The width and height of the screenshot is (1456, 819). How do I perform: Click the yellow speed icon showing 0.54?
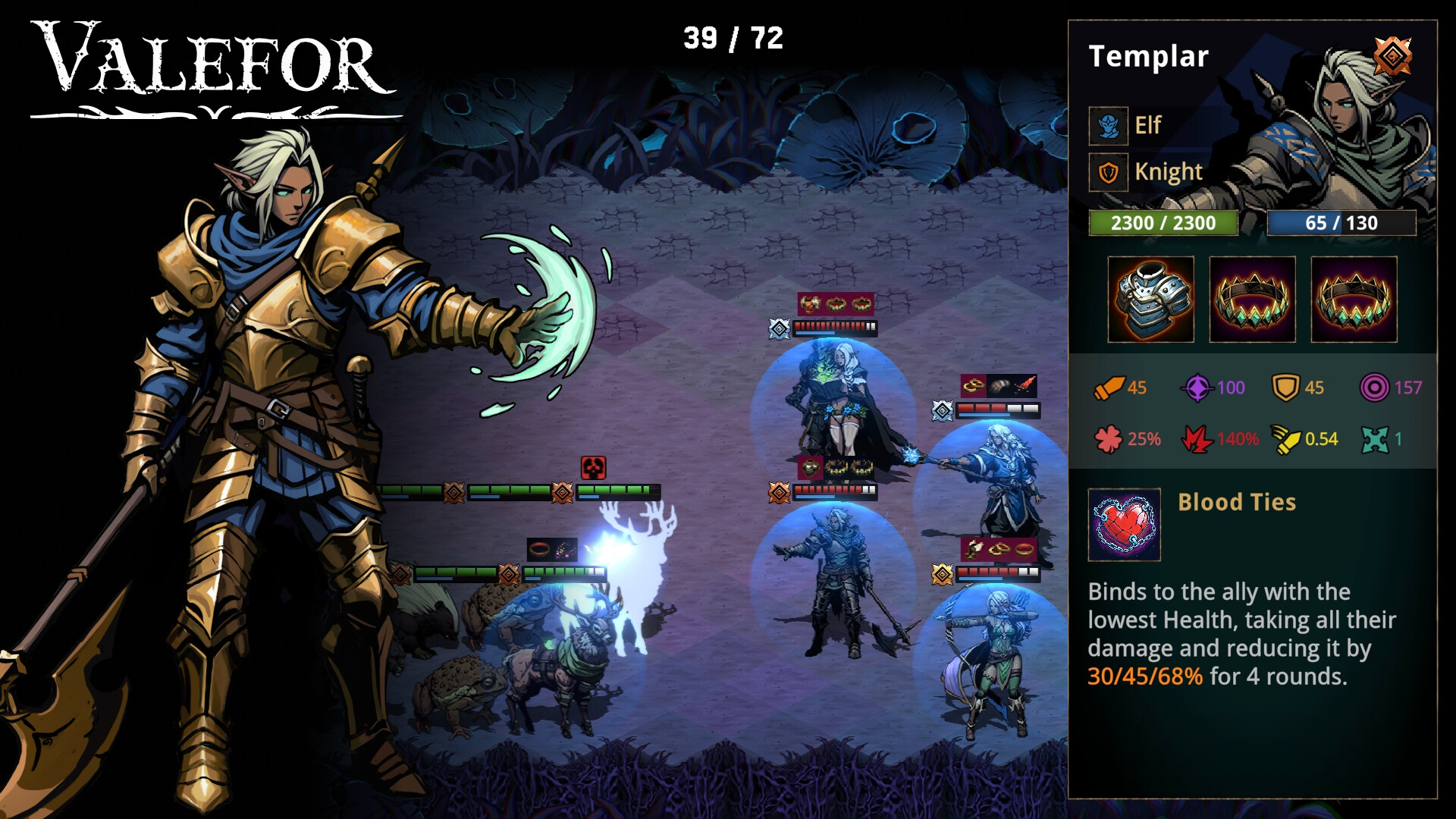click(1287, 438)
